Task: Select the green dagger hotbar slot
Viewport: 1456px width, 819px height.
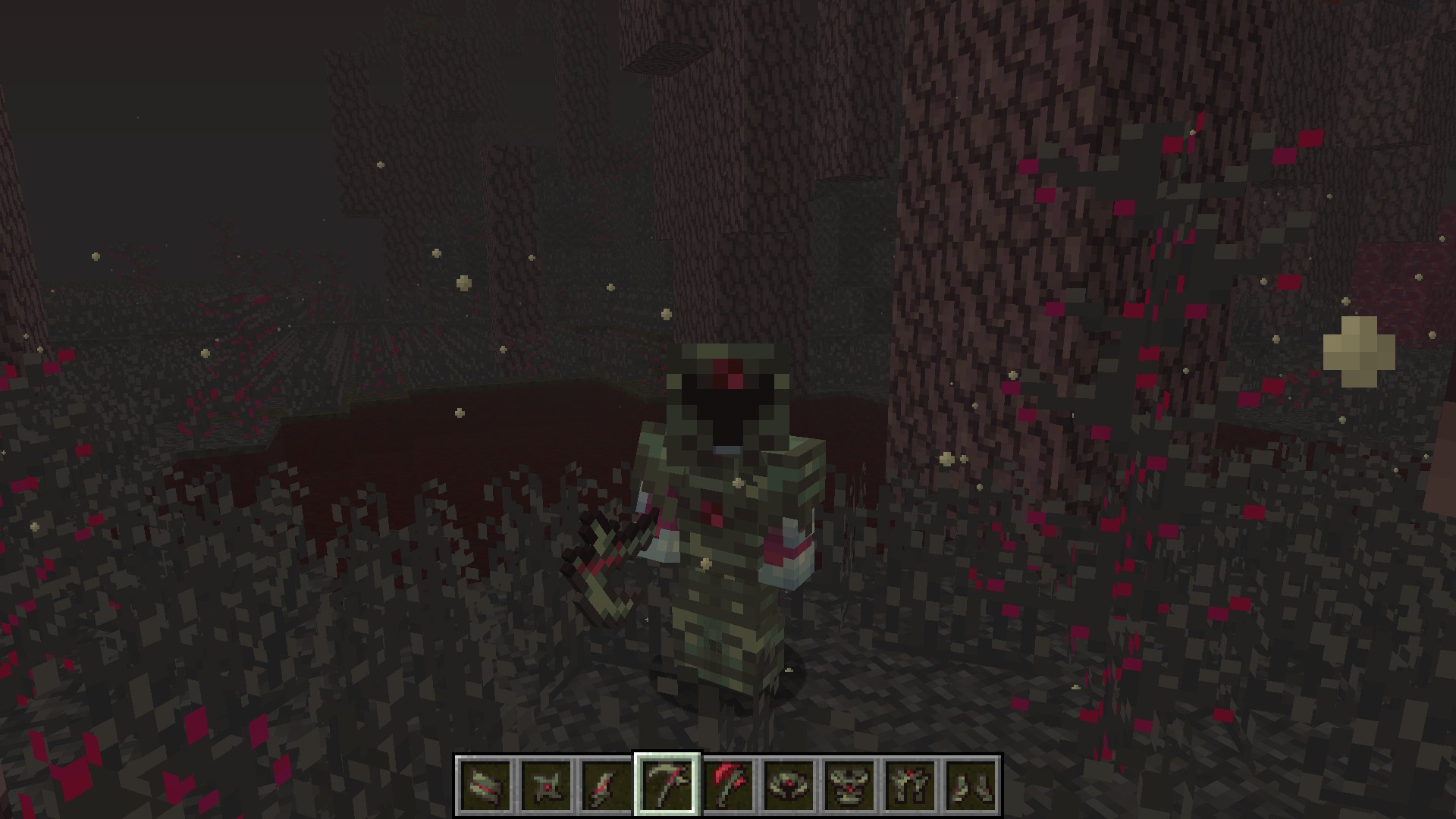Action: click(607, 784)
